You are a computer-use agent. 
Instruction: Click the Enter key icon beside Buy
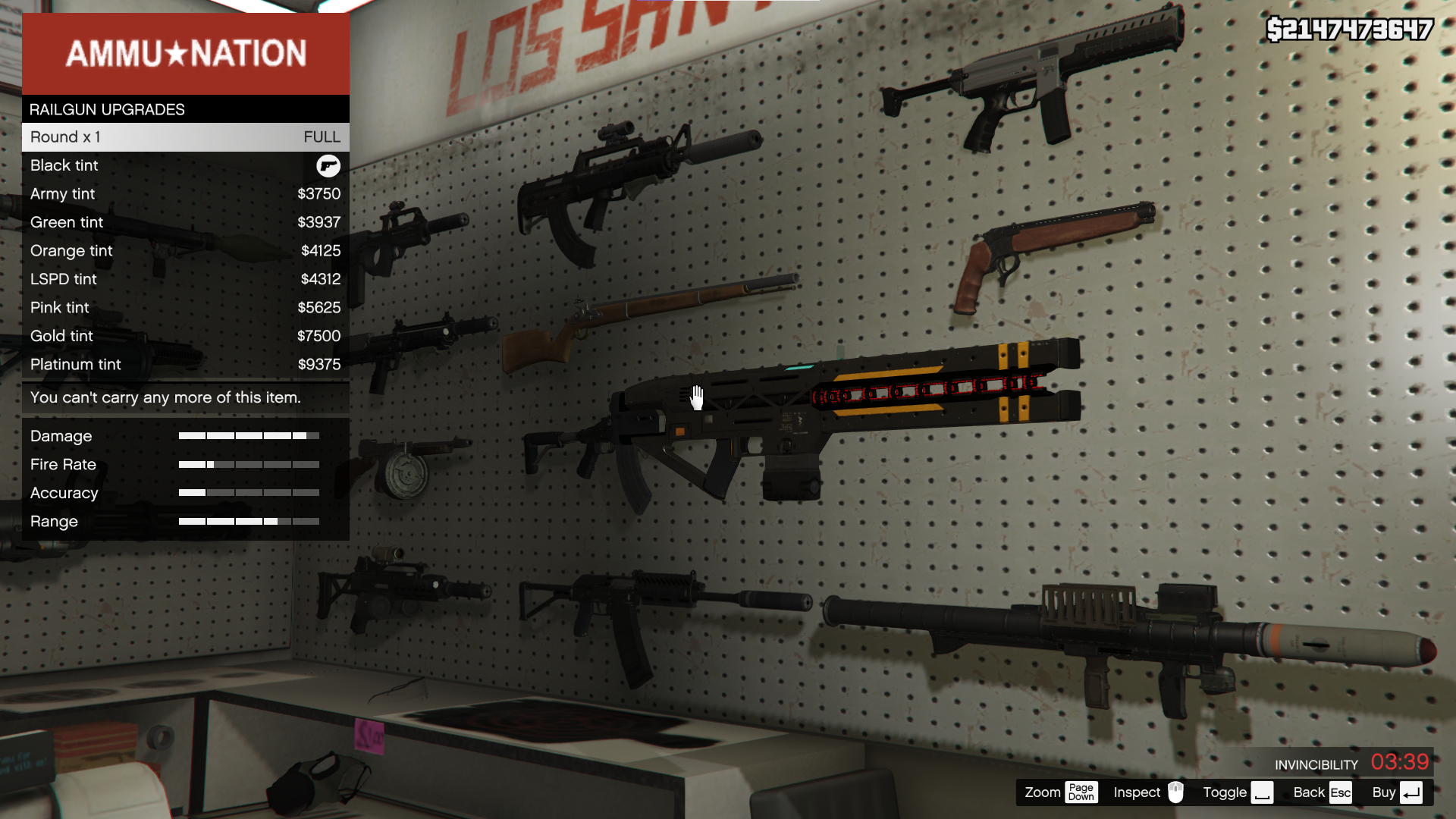1411,792
